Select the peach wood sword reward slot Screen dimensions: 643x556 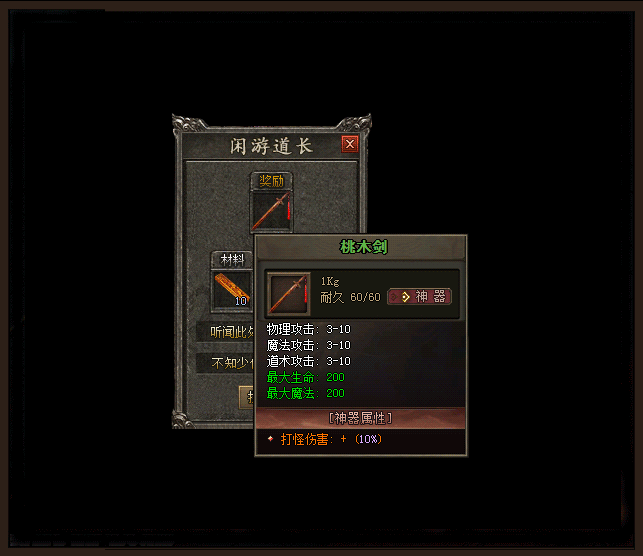(272, 211)
